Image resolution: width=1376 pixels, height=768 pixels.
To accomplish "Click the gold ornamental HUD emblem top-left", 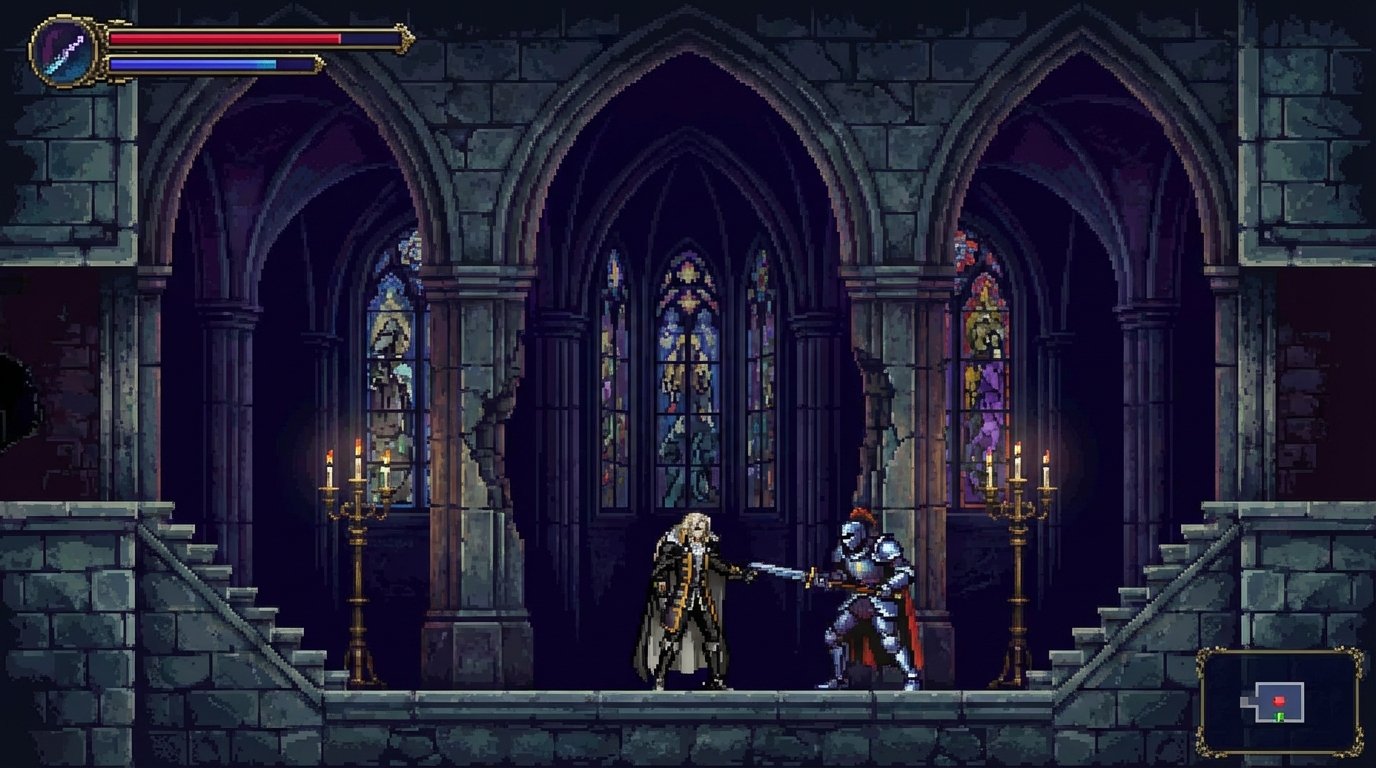I will click(x=63, y=47).
